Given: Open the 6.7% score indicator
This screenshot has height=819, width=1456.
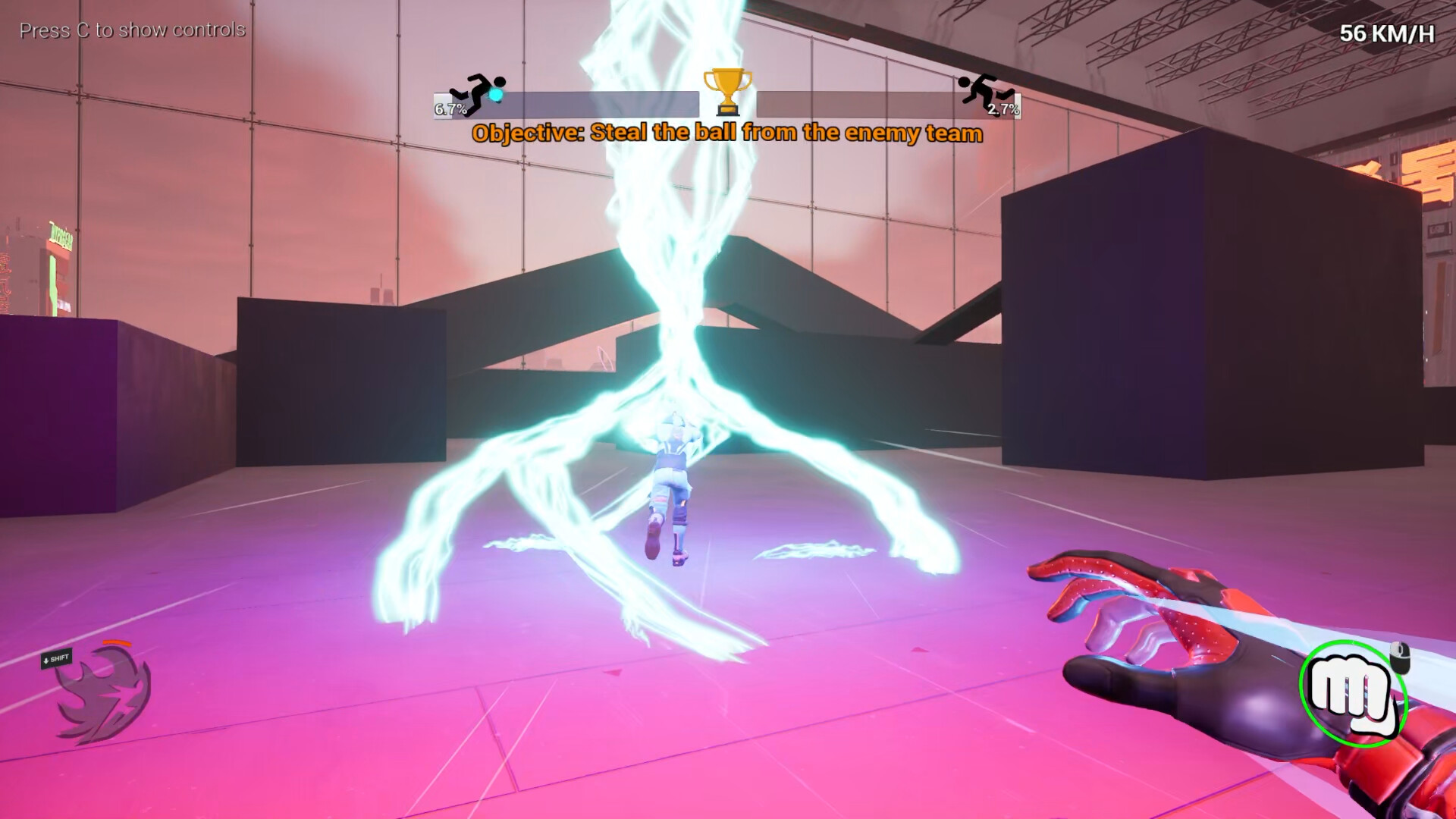Looking at the screenshot, I should (451, 108).
